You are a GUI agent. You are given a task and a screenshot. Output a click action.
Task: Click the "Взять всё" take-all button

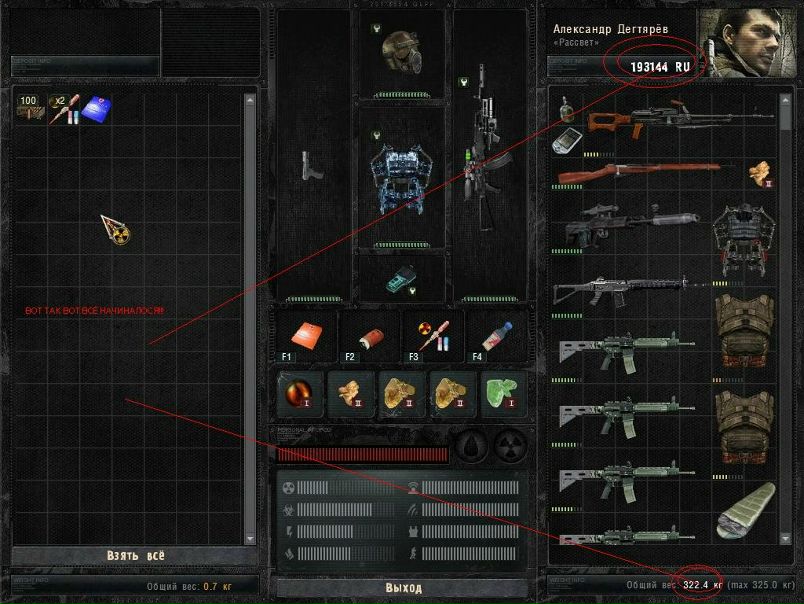click(135, 556)
